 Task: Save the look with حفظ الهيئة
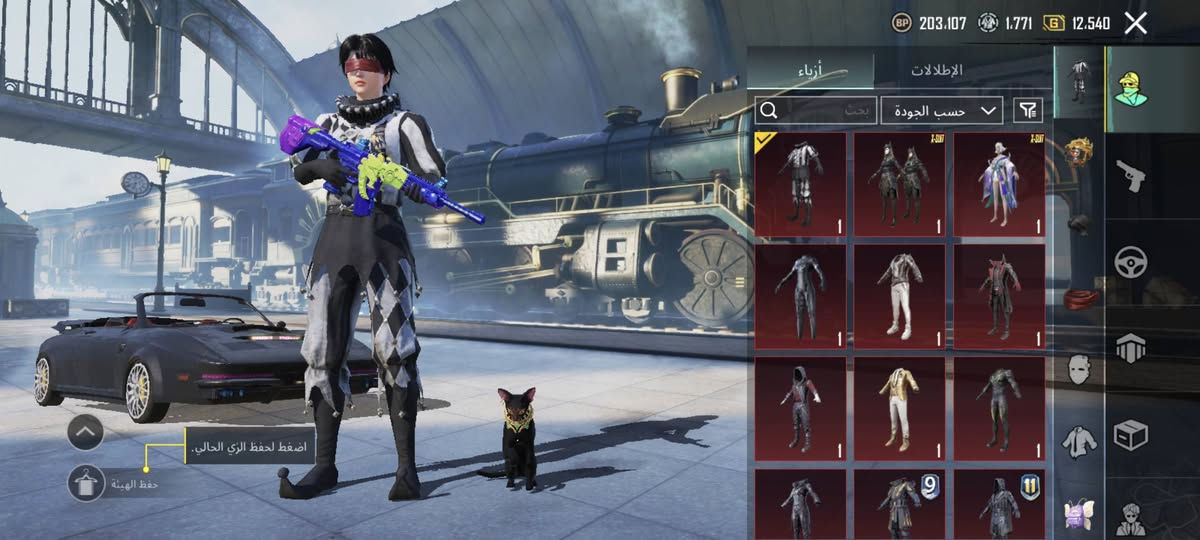[86, 484]
